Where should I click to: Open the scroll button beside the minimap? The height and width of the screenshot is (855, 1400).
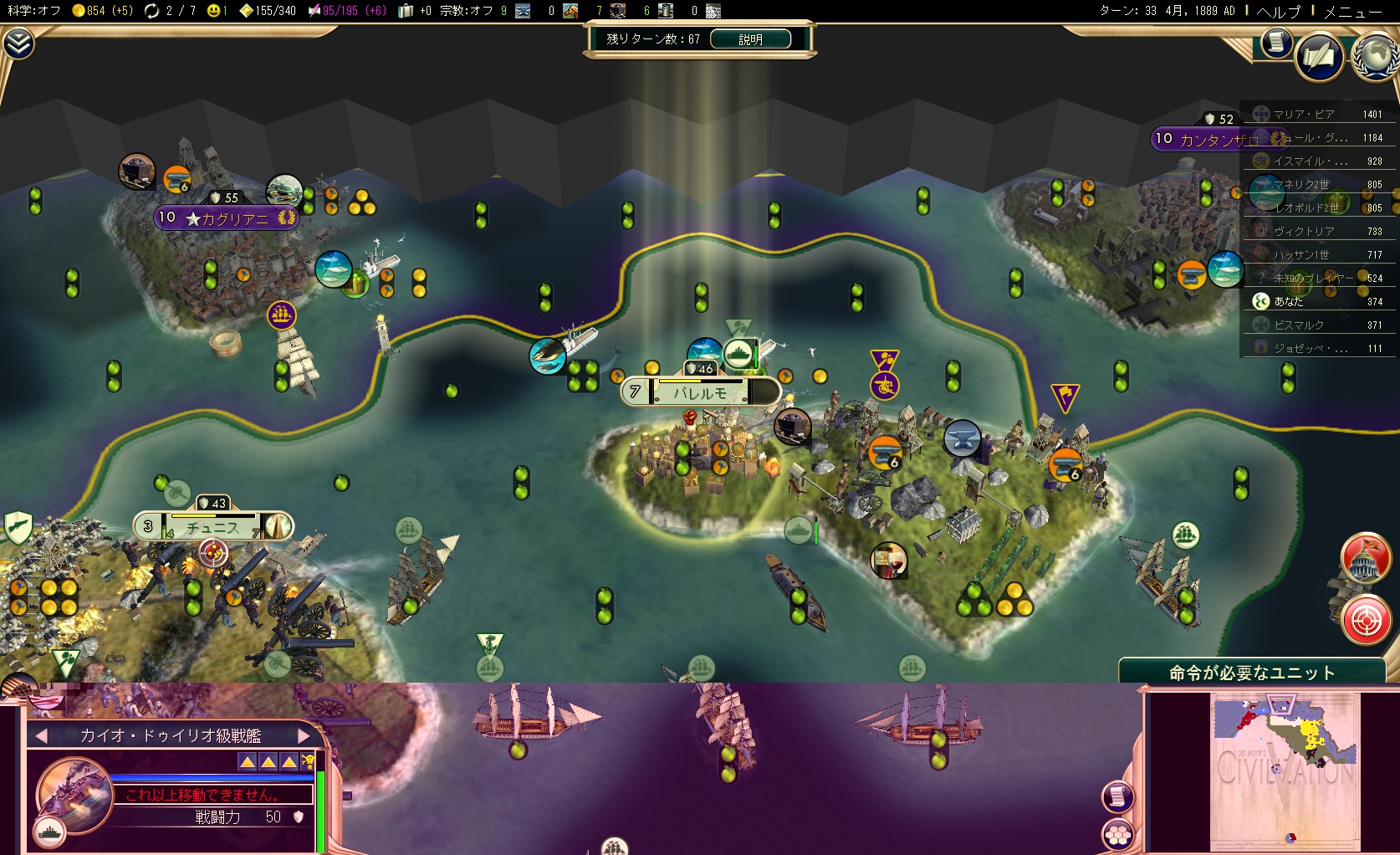(x=1117, y=796)
